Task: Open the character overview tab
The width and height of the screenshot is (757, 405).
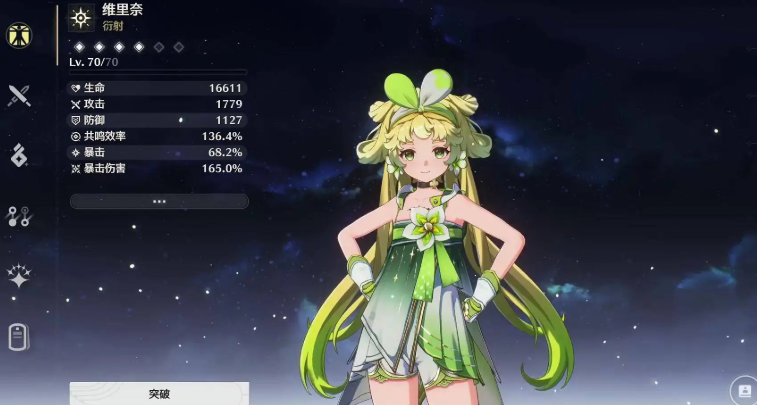Action: click(19, 35)
